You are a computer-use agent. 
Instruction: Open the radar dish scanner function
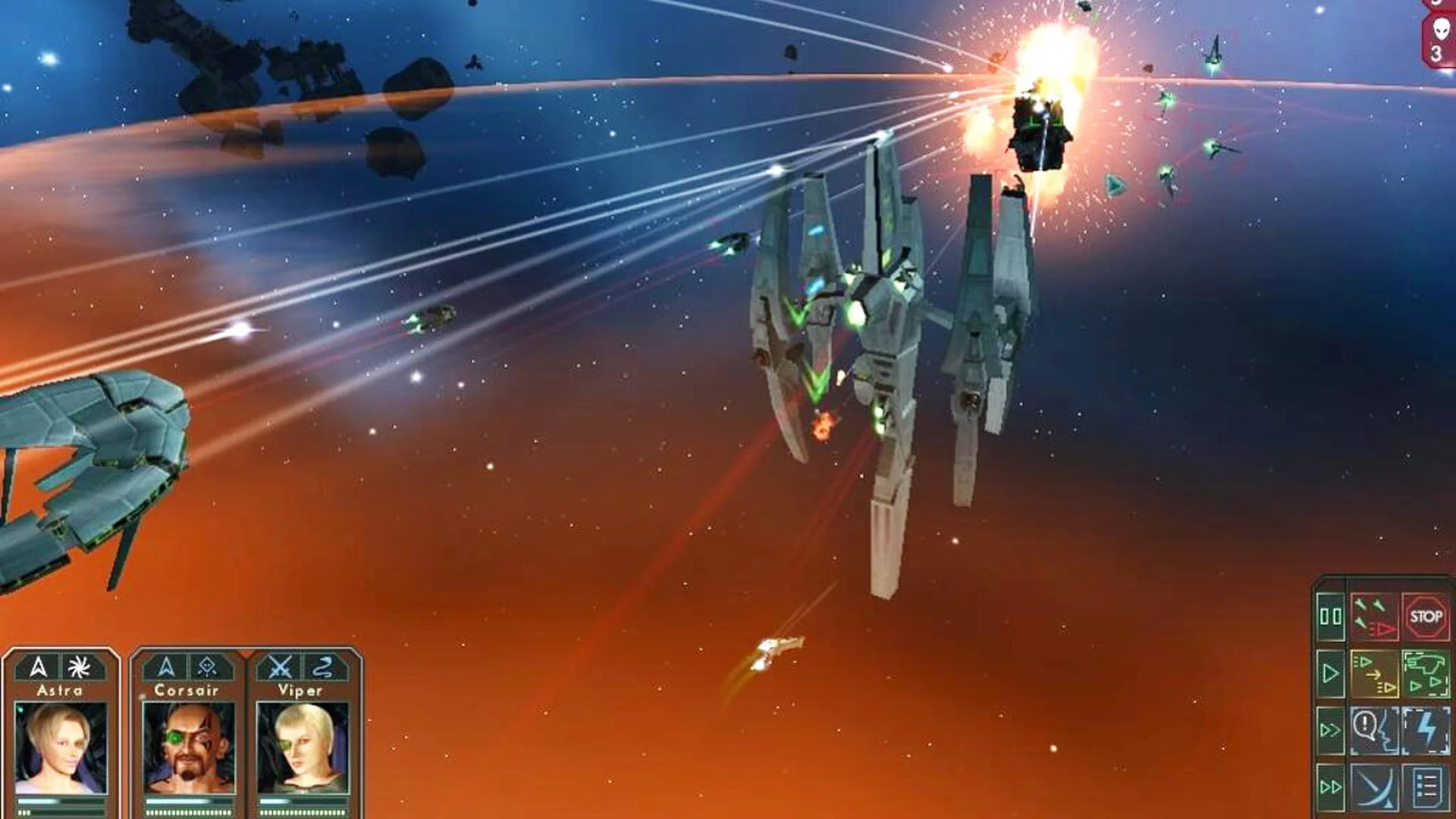tap(1375, 789)
